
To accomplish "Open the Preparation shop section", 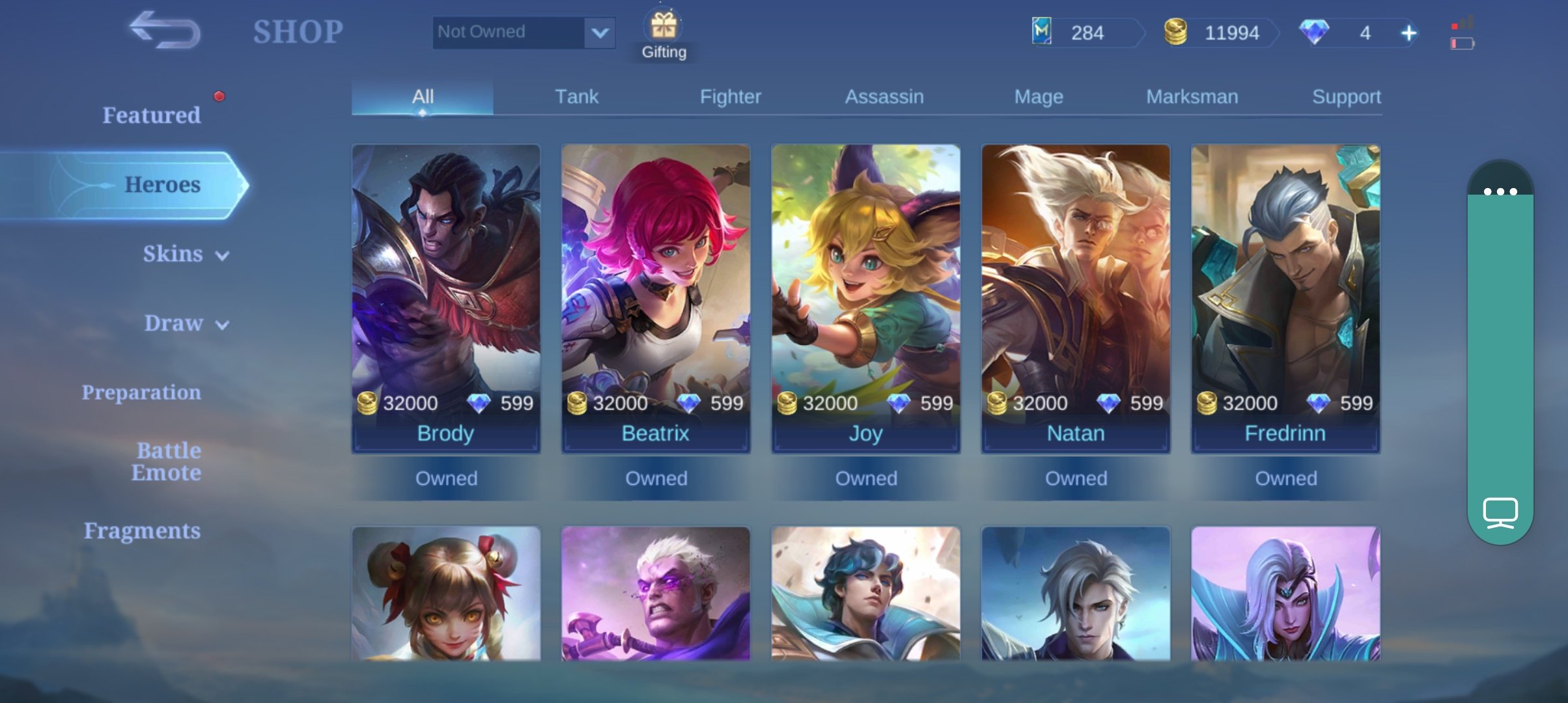I will tap(141, 393).
